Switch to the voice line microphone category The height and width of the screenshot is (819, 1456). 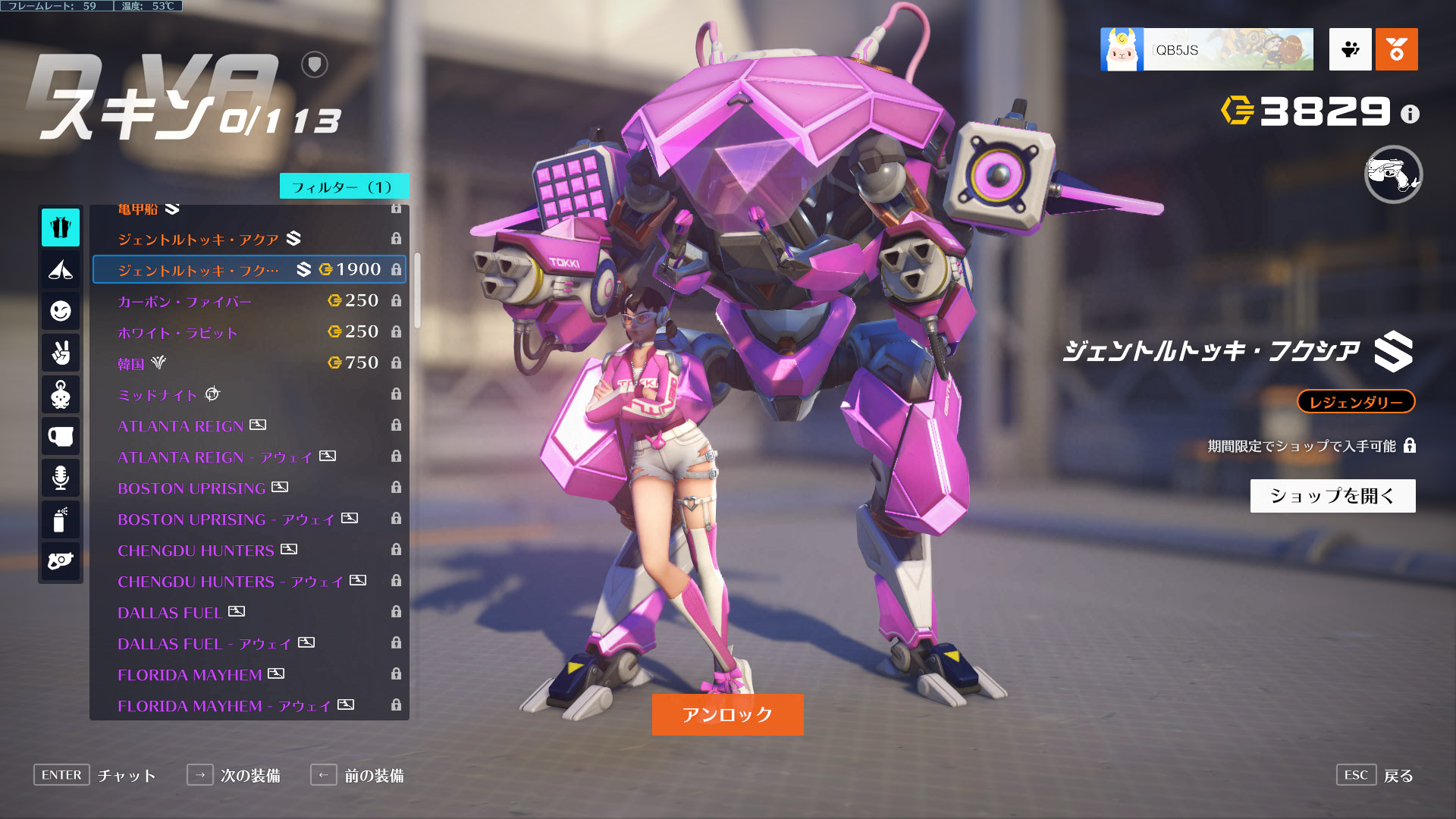click(61, 478)
